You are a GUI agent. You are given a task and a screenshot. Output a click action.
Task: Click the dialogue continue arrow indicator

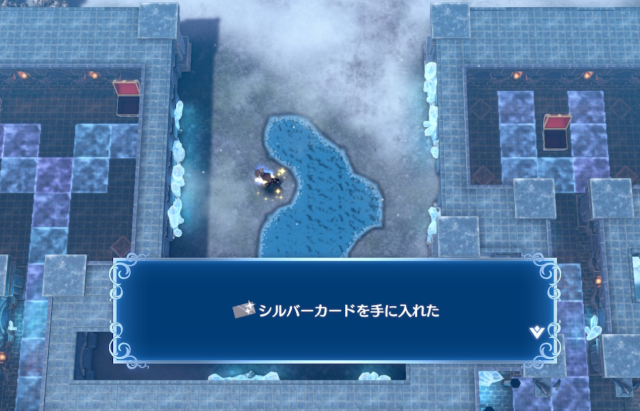point(538,330)
